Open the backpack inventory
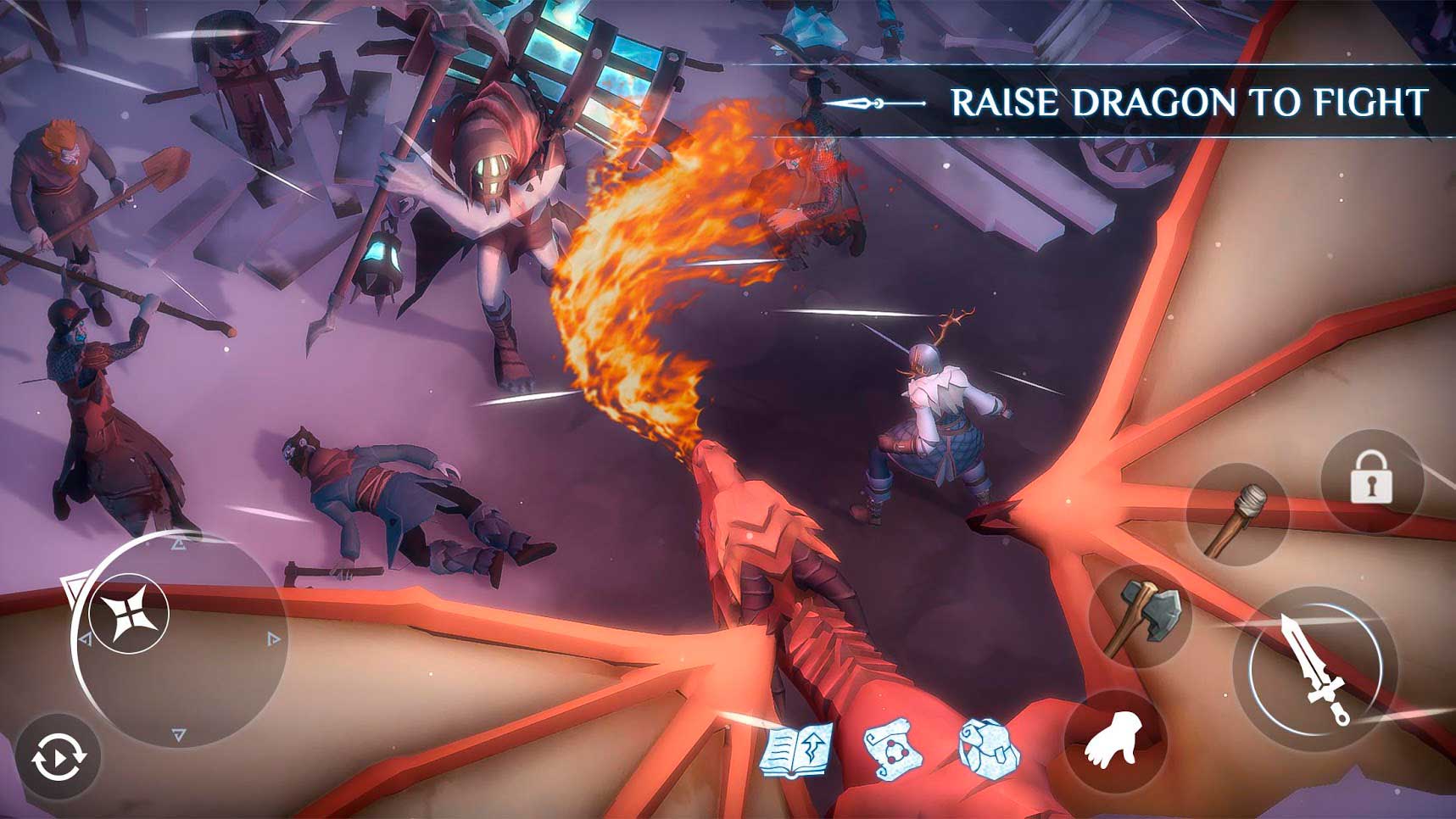This screenshot has height=819, width=1456. (x=989, y=748)
